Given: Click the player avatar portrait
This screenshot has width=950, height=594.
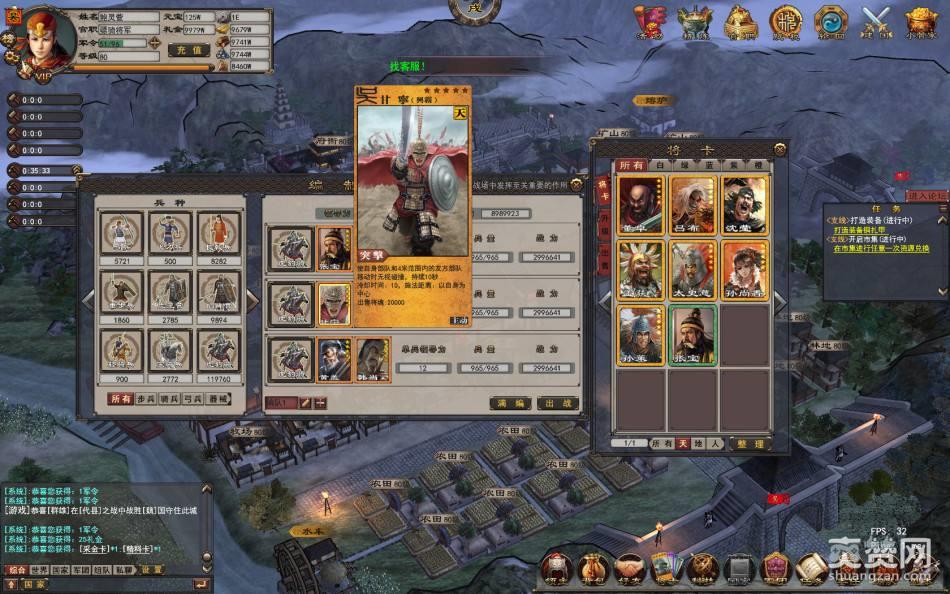Looking at the screenshot, I should point(44,38).
